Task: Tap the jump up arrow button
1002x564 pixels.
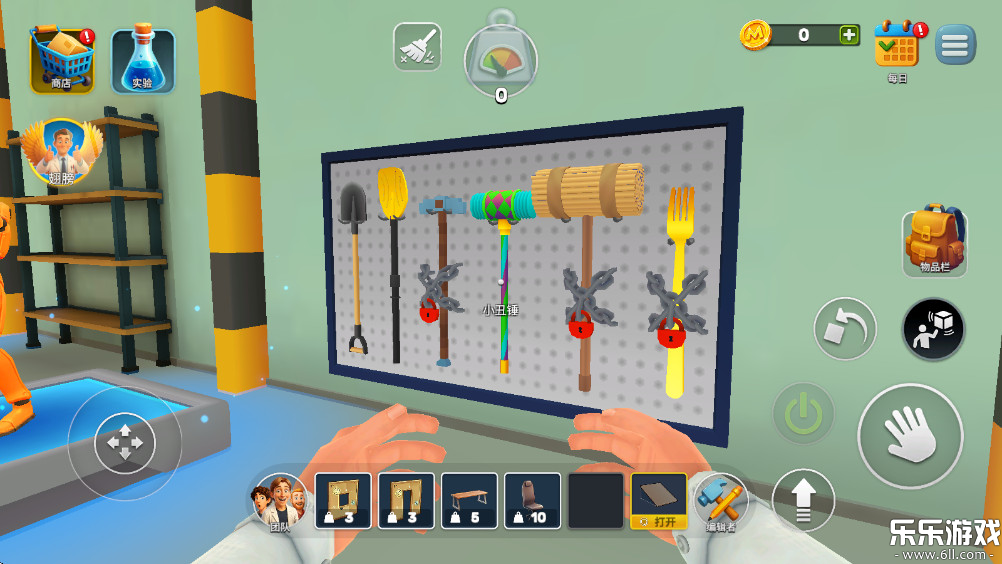Action: point(803,499)
